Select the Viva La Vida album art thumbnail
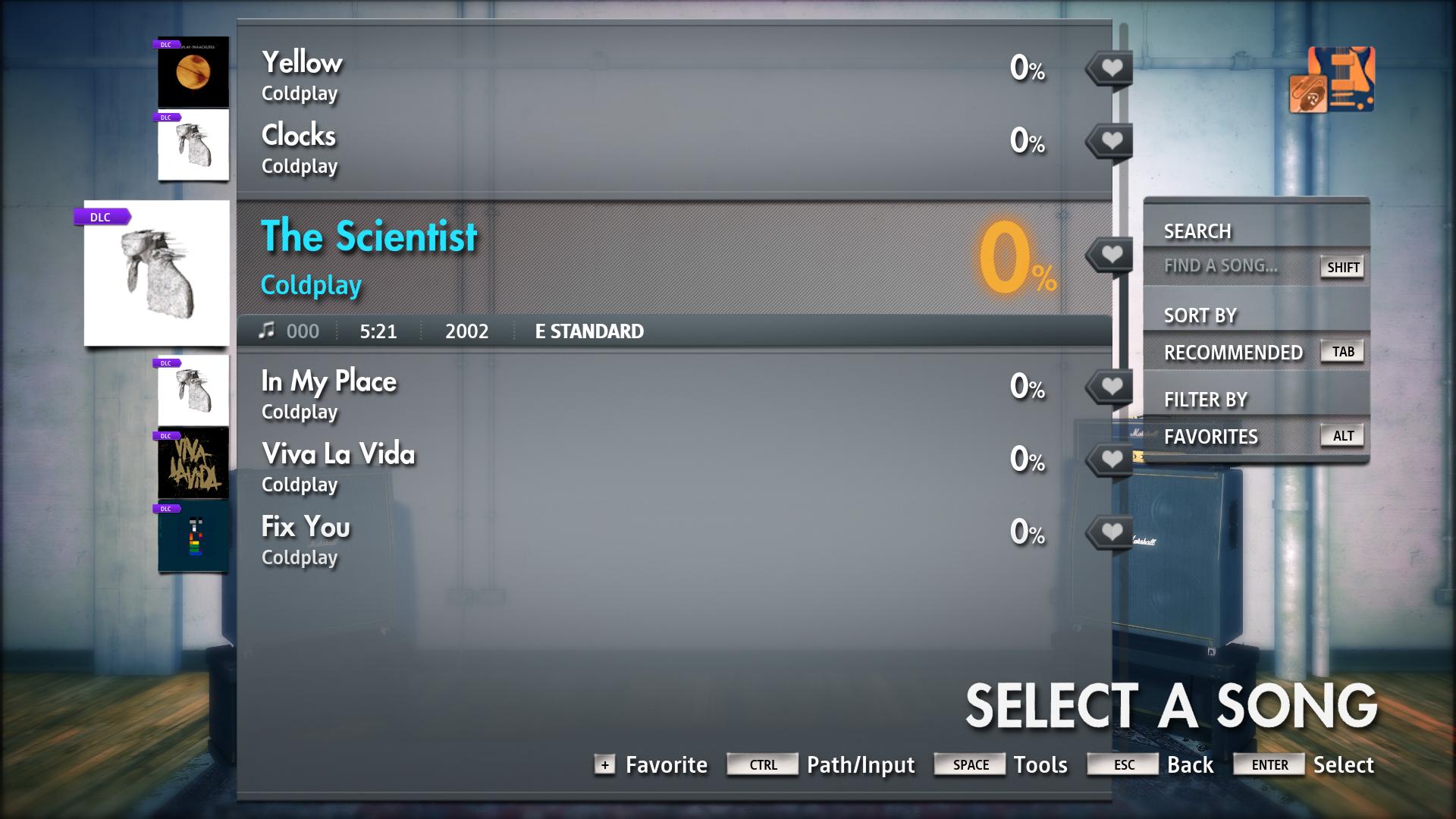Viewport: 1456px width, 819px height. click(193, 462)
